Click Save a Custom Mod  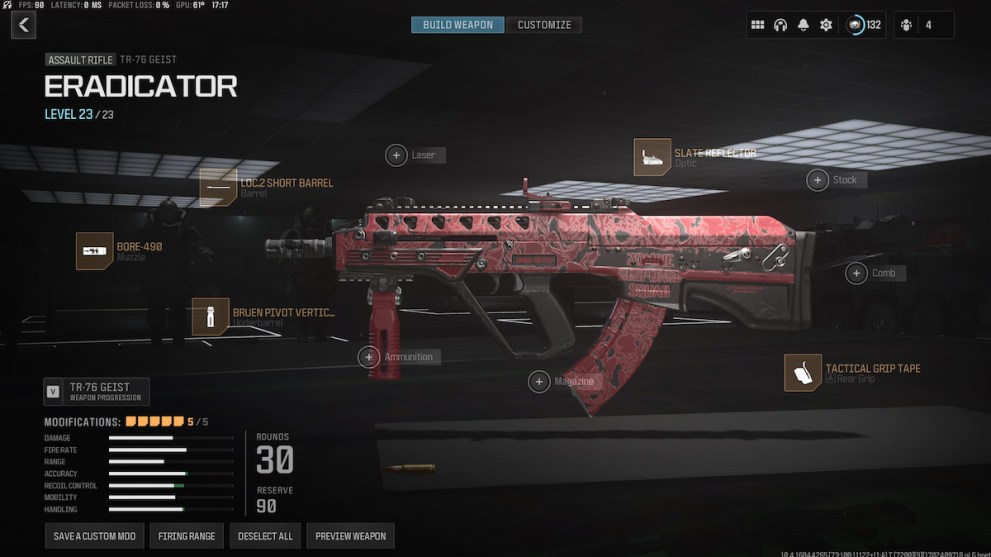coord(95,536)
